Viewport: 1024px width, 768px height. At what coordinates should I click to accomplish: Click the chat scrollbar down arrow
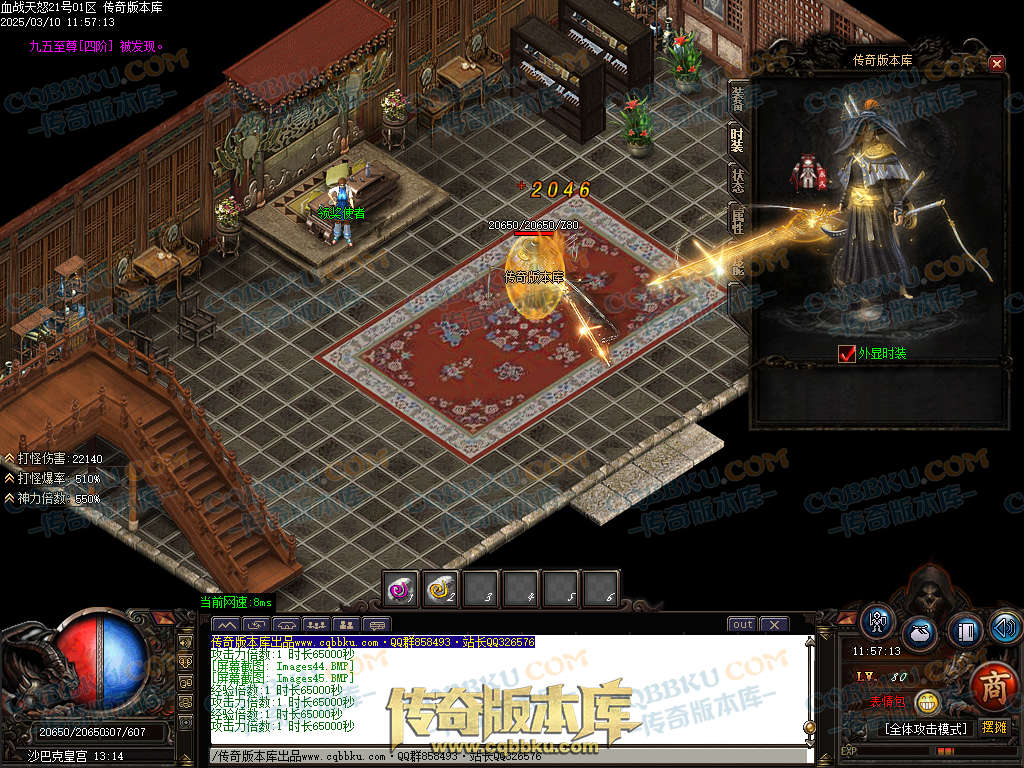click(x=809, y=742)
